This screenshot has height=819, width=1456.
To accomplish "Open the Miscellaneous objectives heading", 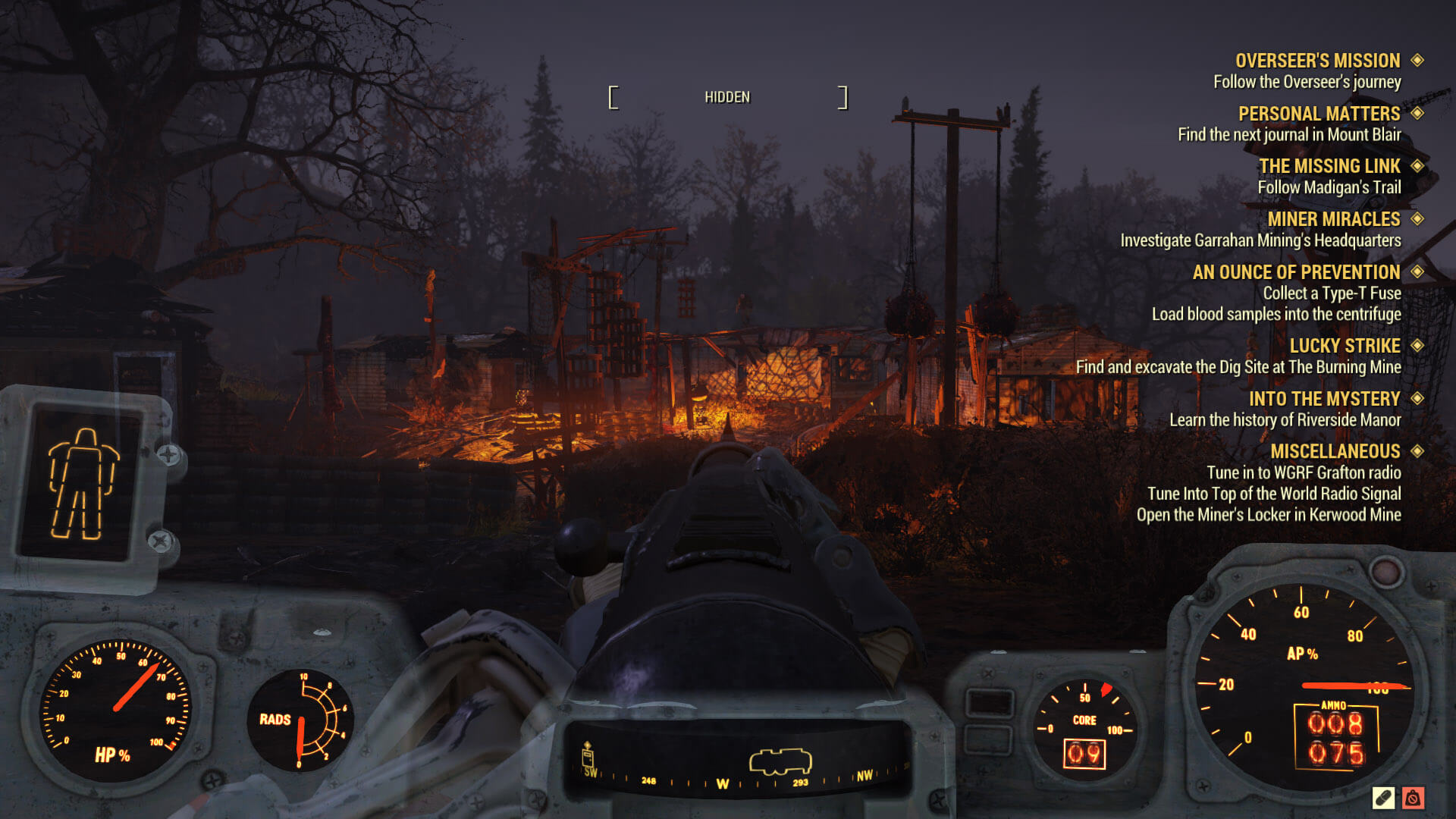I will pos(1335,451).
